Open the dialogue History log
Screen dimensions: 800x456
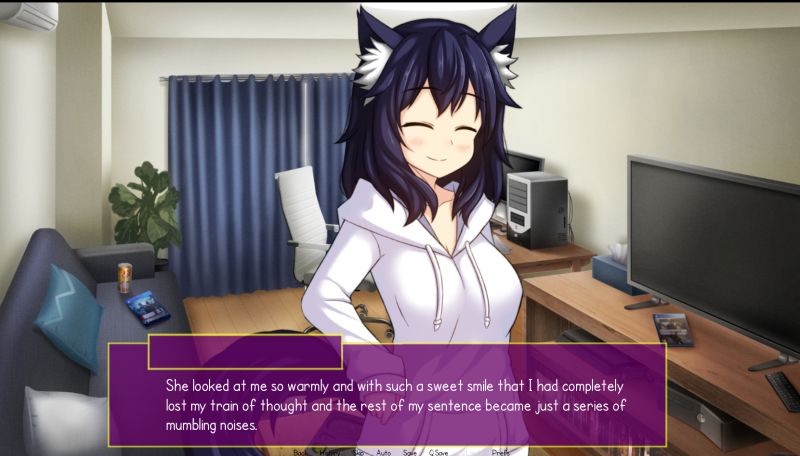point(329,452)
